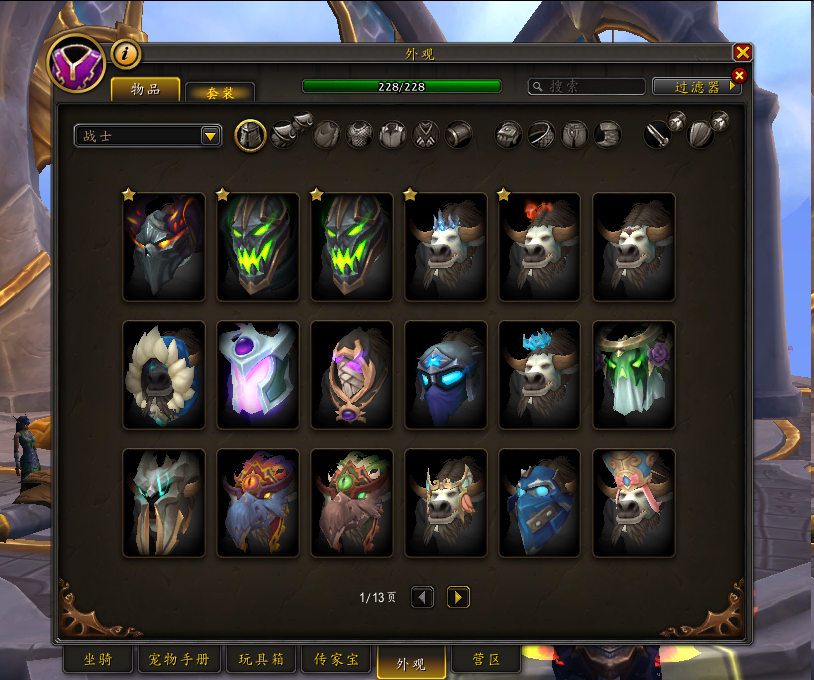The width and height of the screenshot is (814, 680).
Task: Open the 过滤器 filter menu
Action: pos(697,87)
